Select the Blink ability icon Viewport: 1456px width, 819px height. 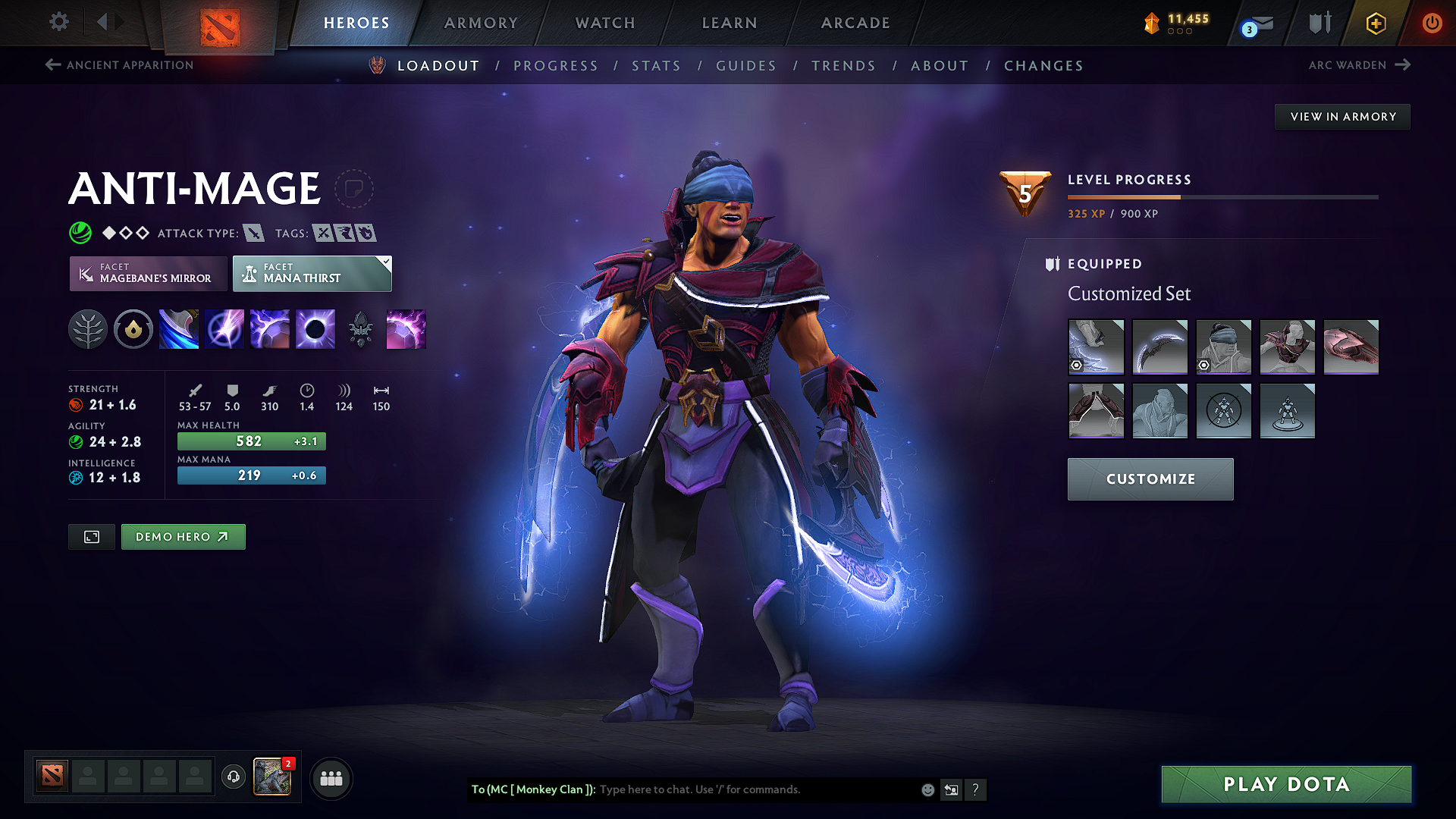[179, 329]
